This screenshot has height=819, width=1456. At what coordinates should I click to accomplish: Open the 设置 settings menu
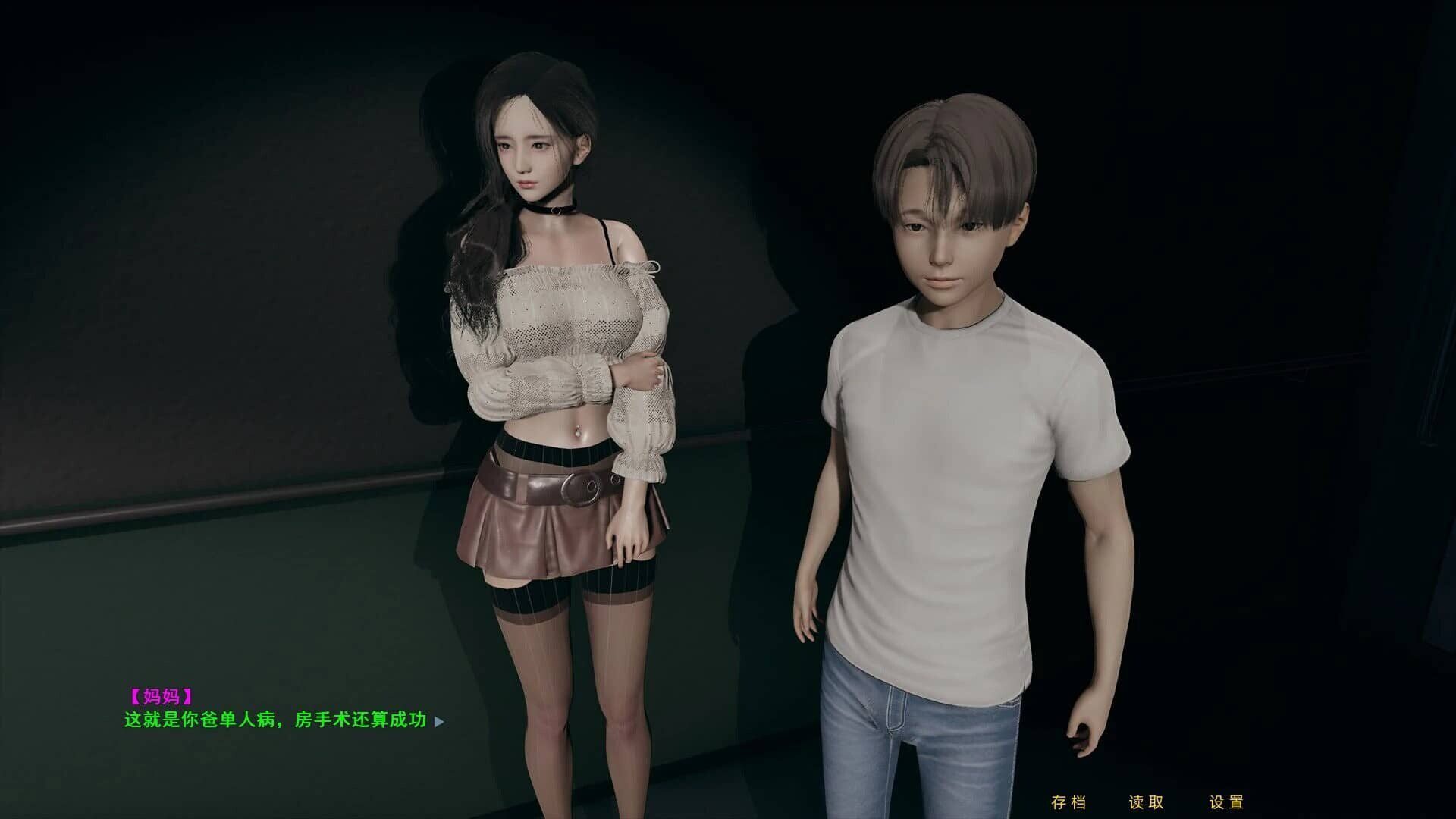pyautogui.click(x=1226, y=802)
